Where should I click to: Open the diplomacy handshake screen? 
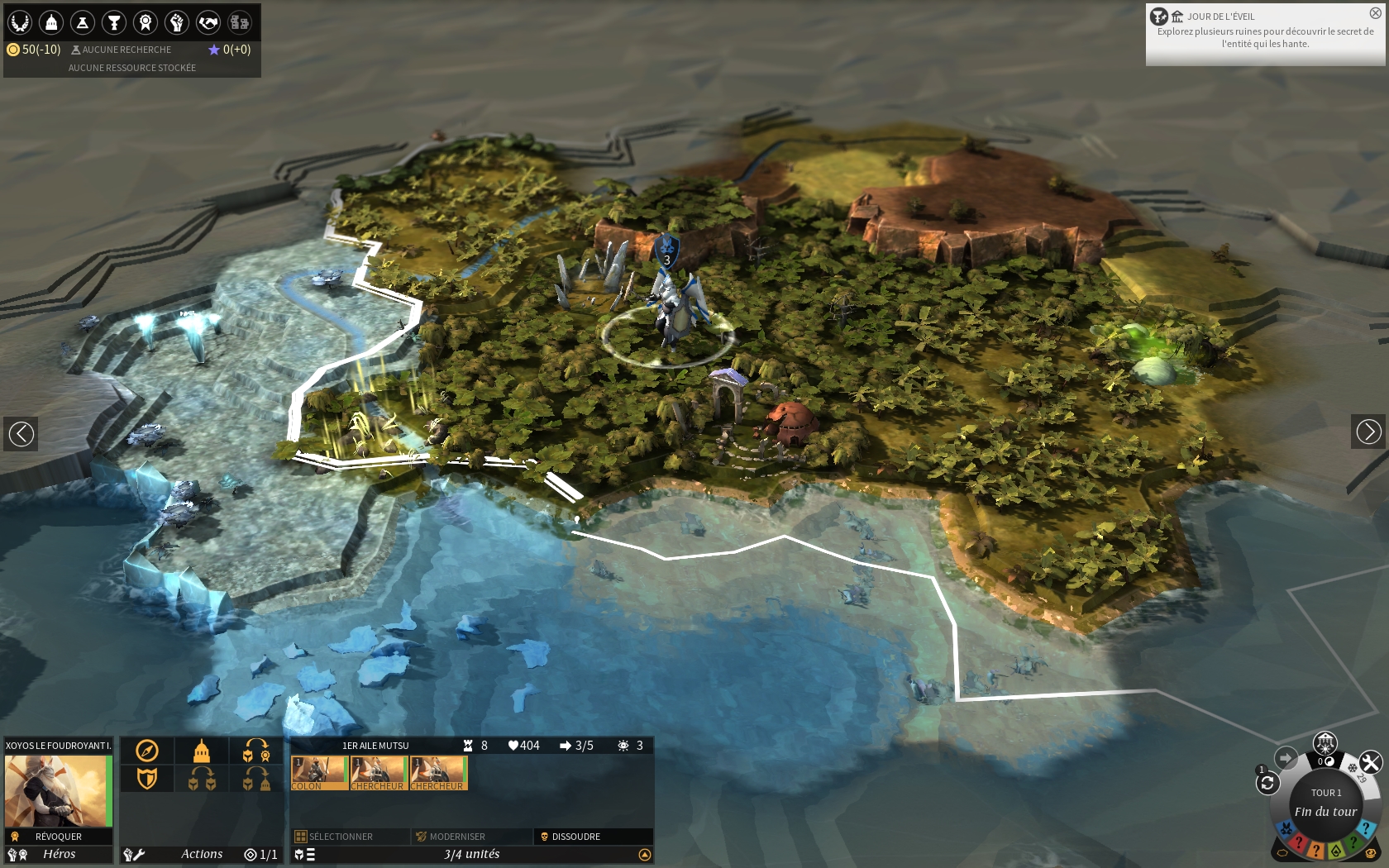point(208,22)
